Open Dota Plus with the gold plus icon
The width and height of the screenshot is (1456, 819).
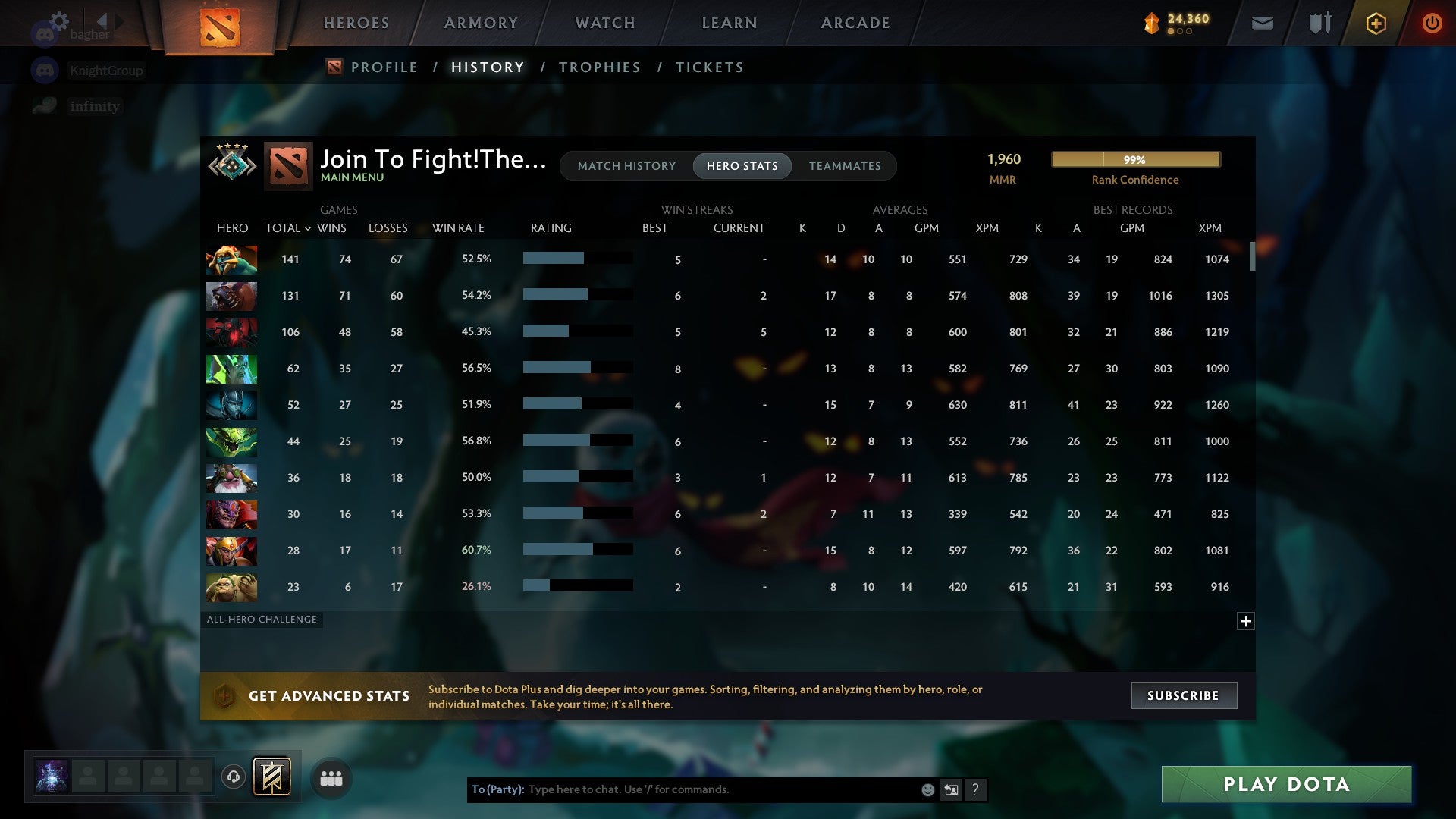coord(1375,23)
